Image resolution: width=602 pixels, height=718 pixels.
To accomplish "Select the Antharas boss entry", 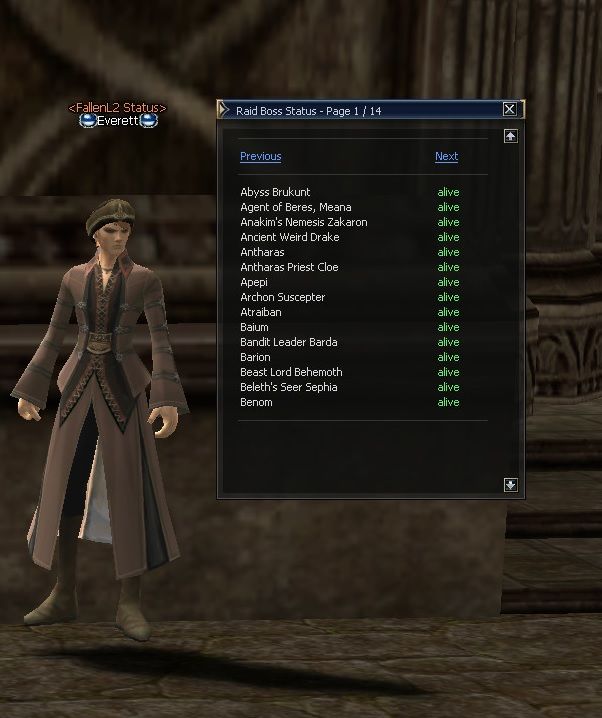I will (x=262, y=252).
